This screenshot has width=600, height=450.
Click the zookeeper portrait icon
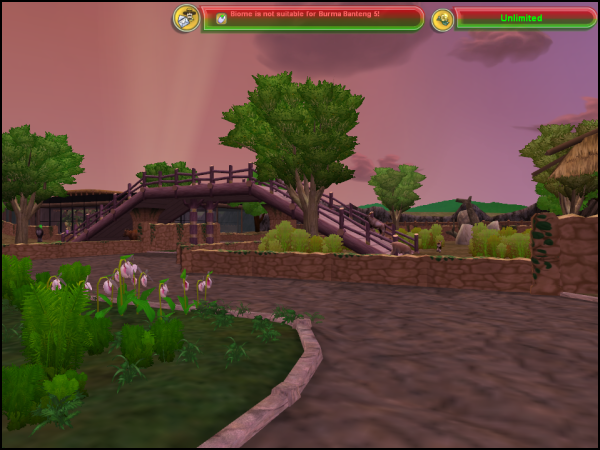186,18
